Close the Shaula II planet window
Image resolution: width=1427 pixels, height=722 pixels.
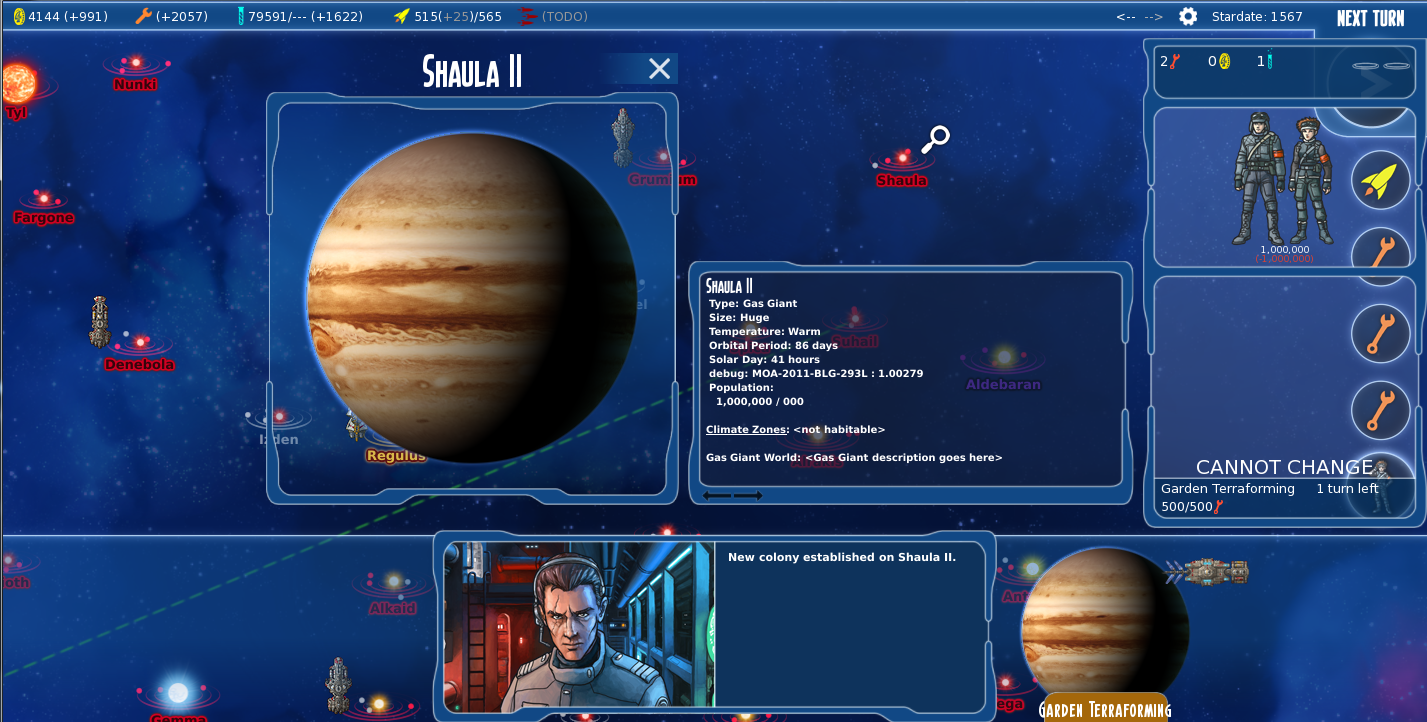[x=658, y=68]
